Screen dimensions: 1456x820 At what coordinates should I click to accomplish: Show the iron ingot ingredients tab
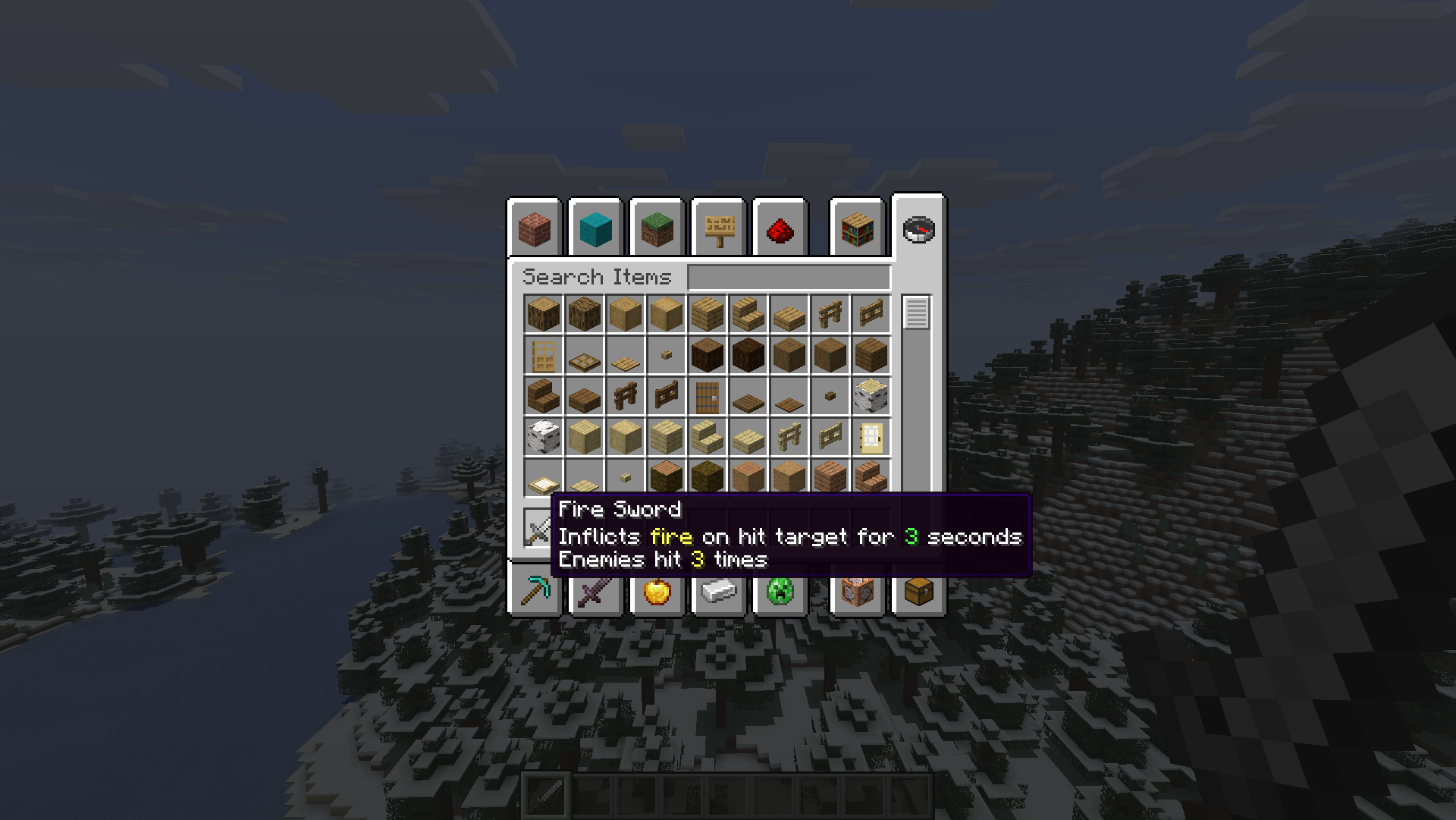tap(719, 592)
